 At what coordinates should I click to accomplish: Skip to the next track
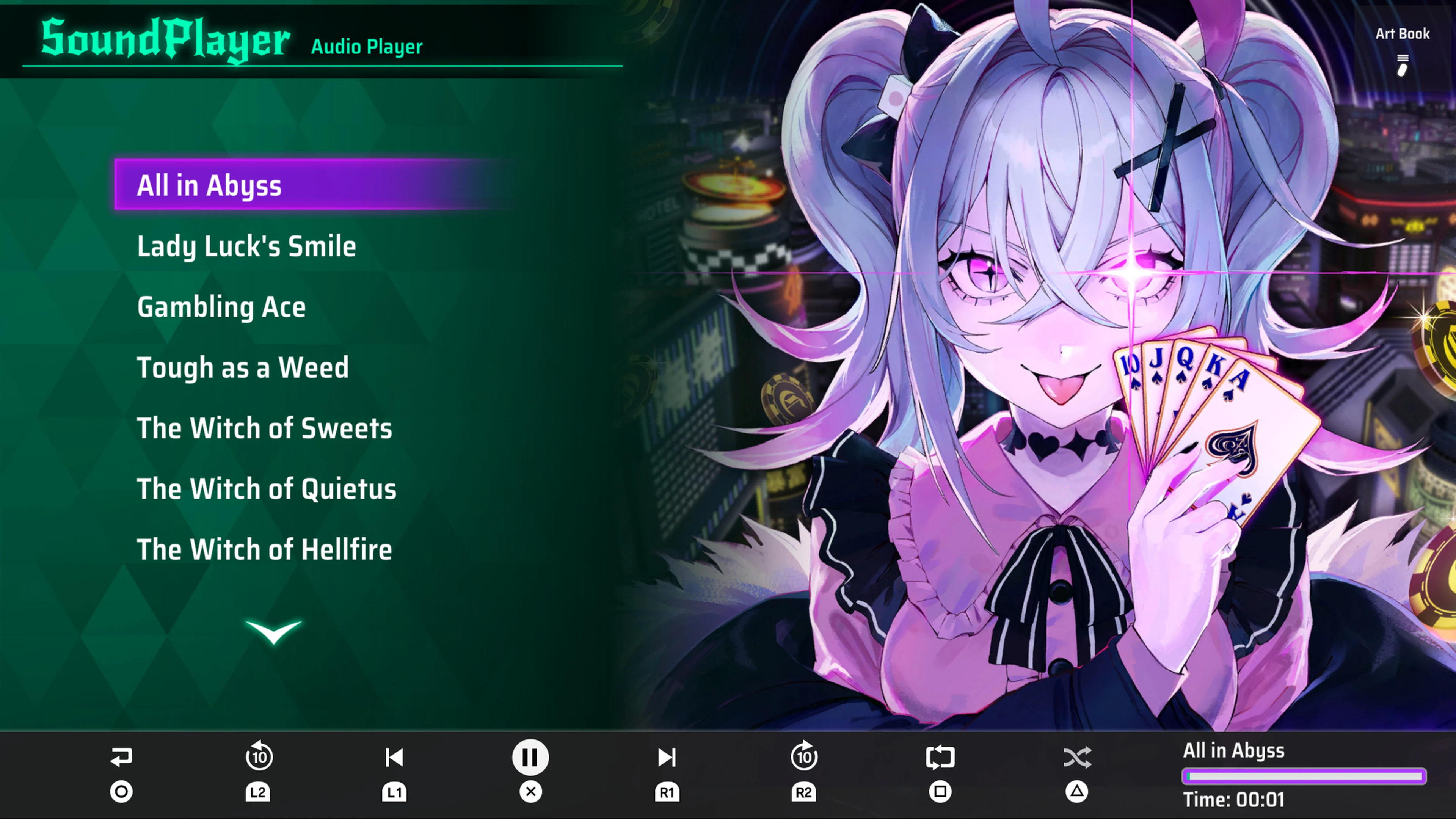coord(667,758)
